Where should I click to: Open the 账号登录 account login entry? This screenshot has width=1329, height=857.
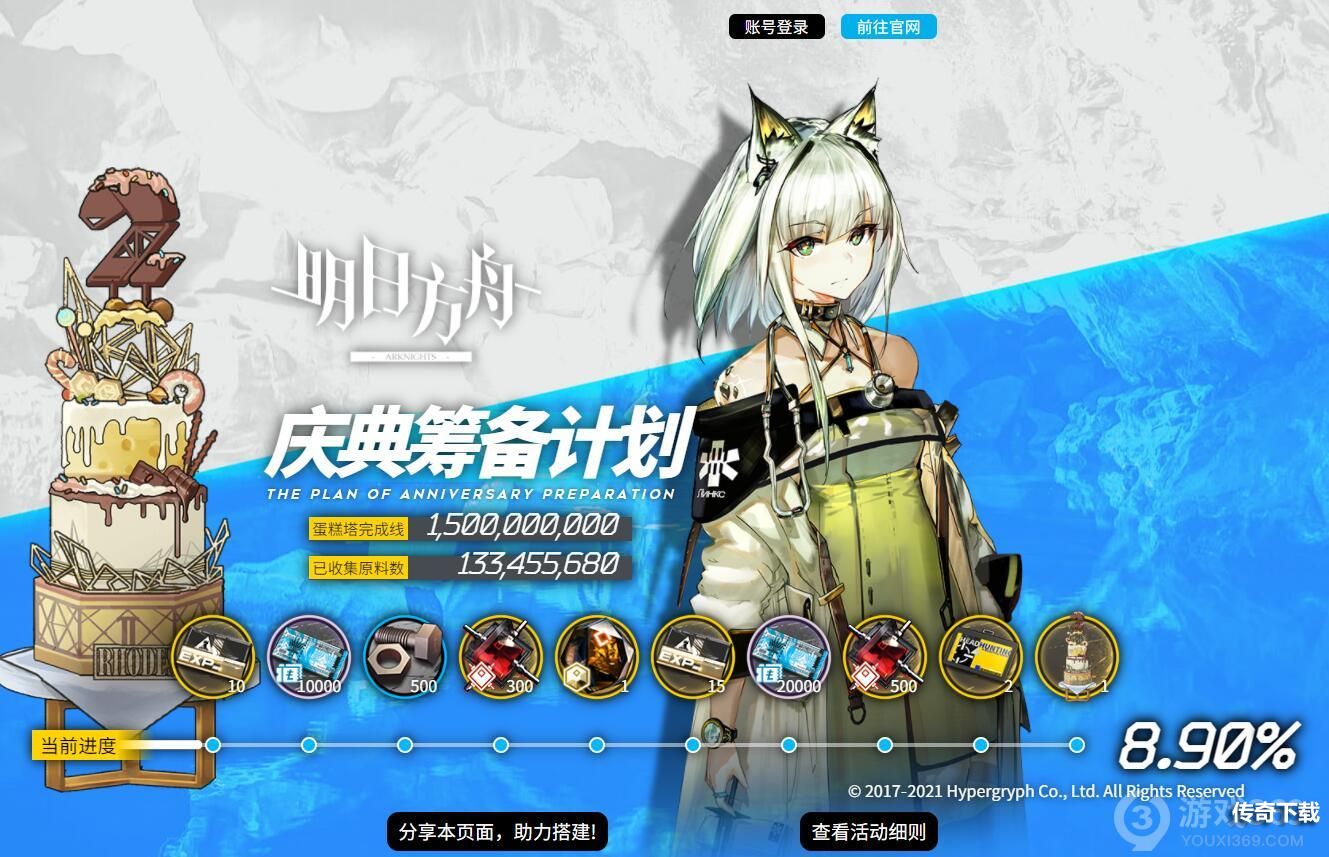pos(777,26)
